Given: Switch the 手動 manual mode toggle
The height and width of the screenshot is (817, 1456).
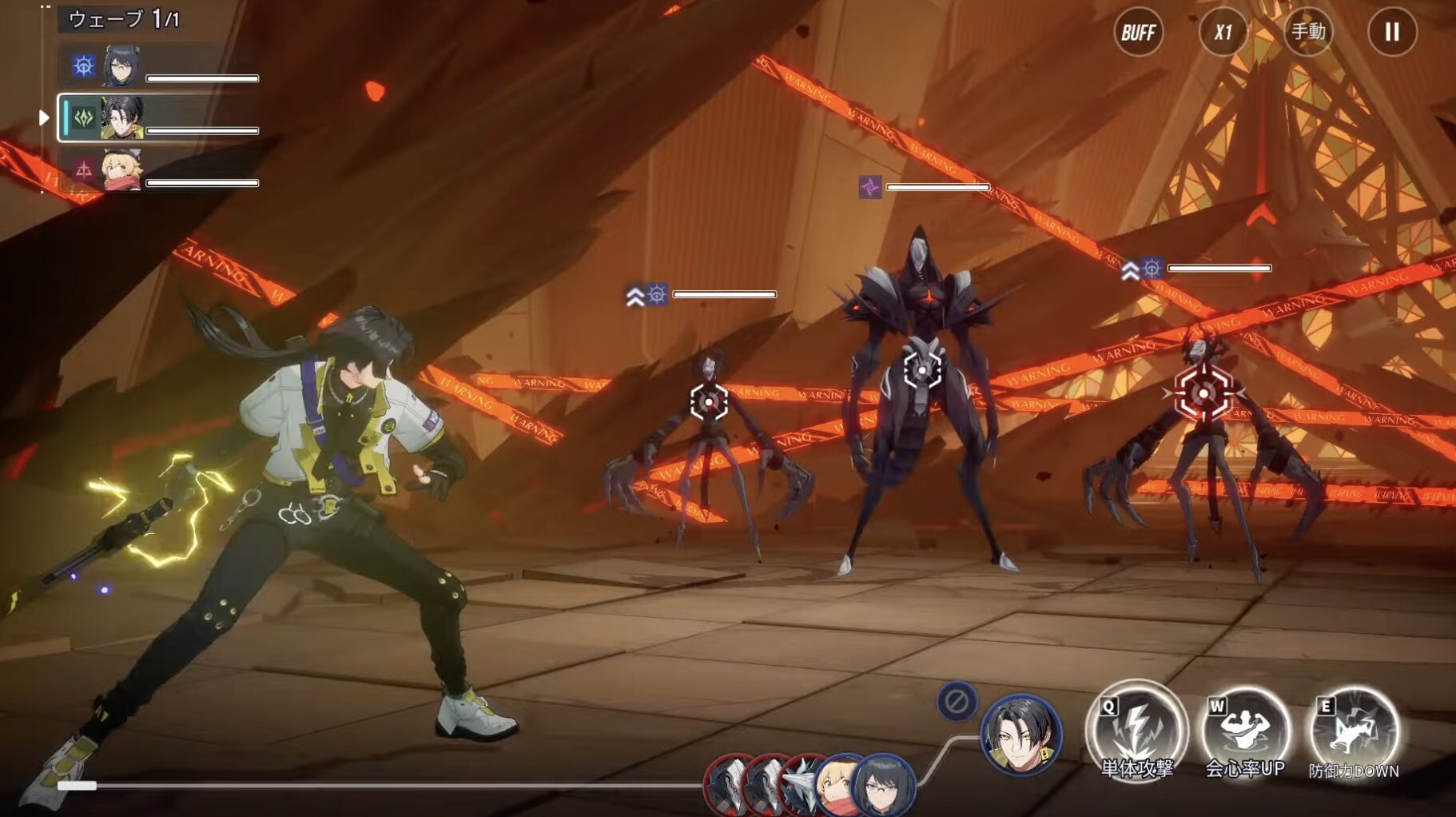Looking at the screenshot, I should 1308,33.
